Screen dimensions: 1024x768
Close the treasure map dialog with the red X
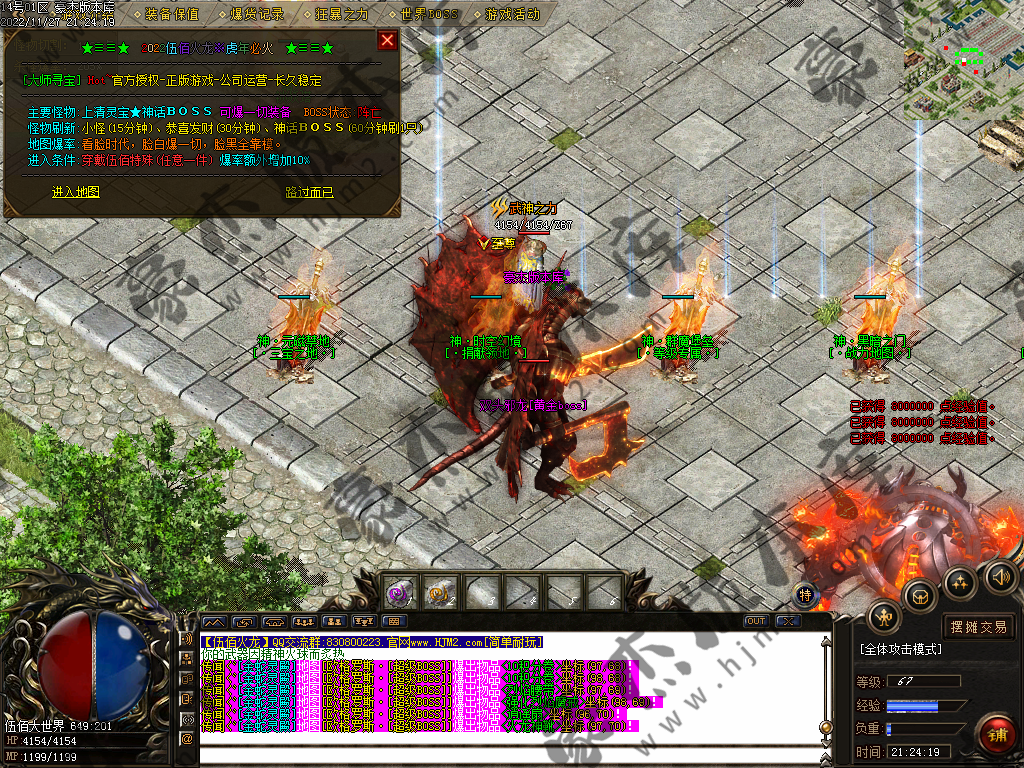pos(387,41)
